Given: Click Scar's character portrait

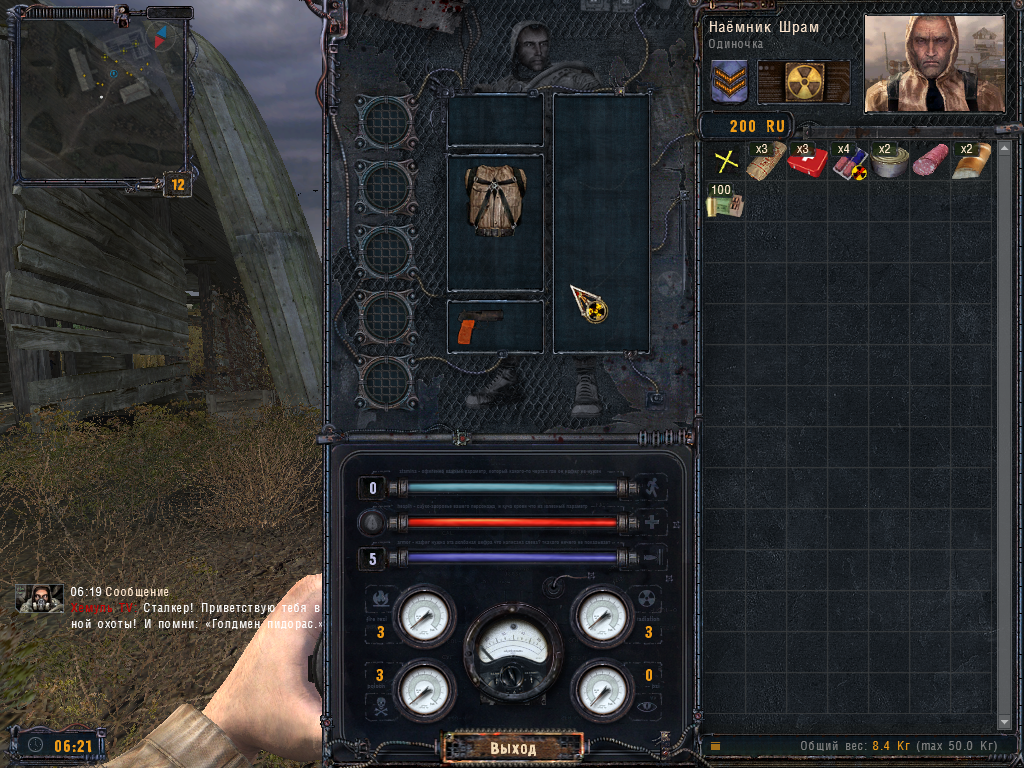Looking at the screenshot, I should [933, 64].
